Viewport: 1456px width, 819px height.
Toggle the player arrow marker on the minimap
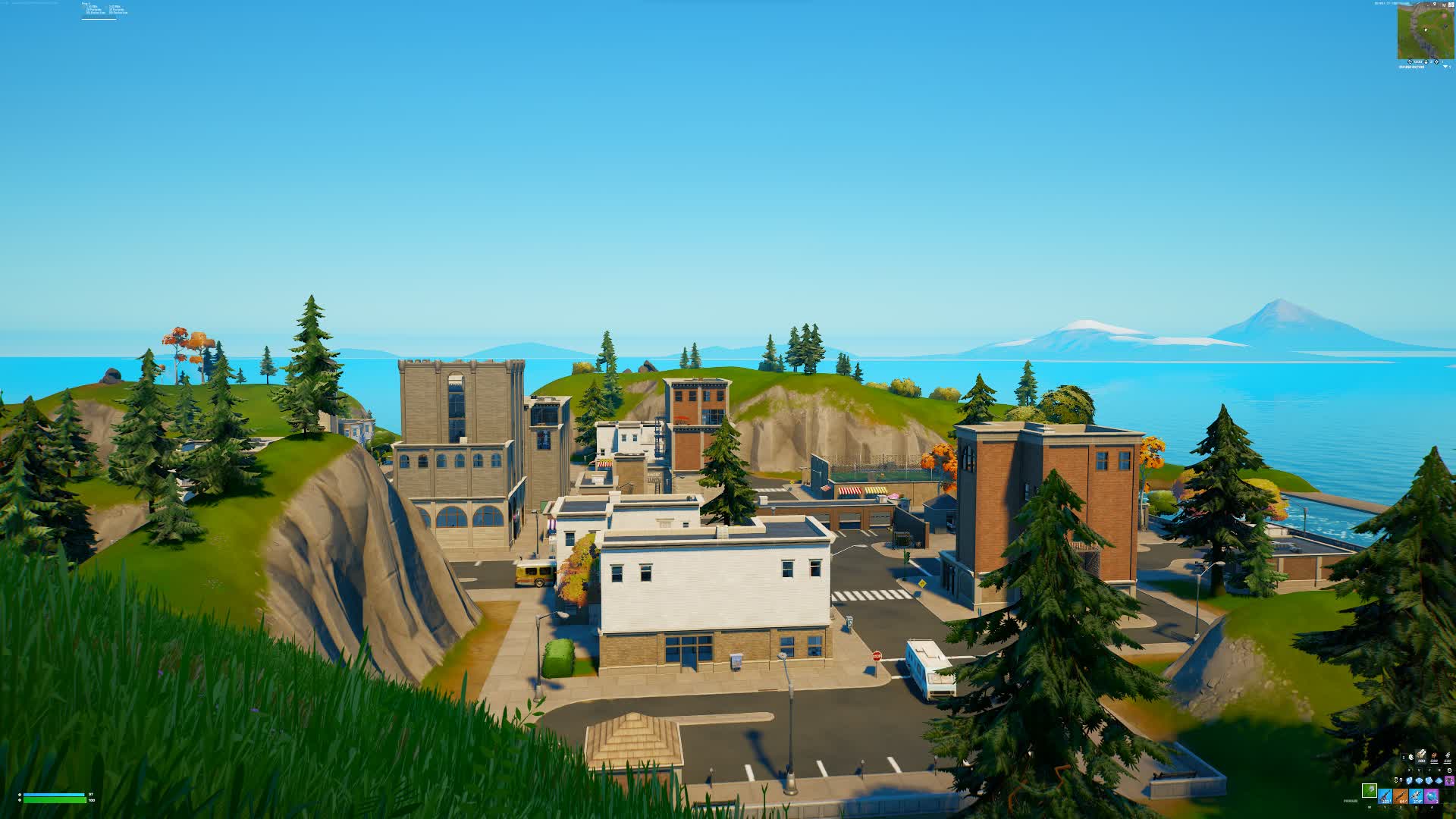pos(1426,30)
